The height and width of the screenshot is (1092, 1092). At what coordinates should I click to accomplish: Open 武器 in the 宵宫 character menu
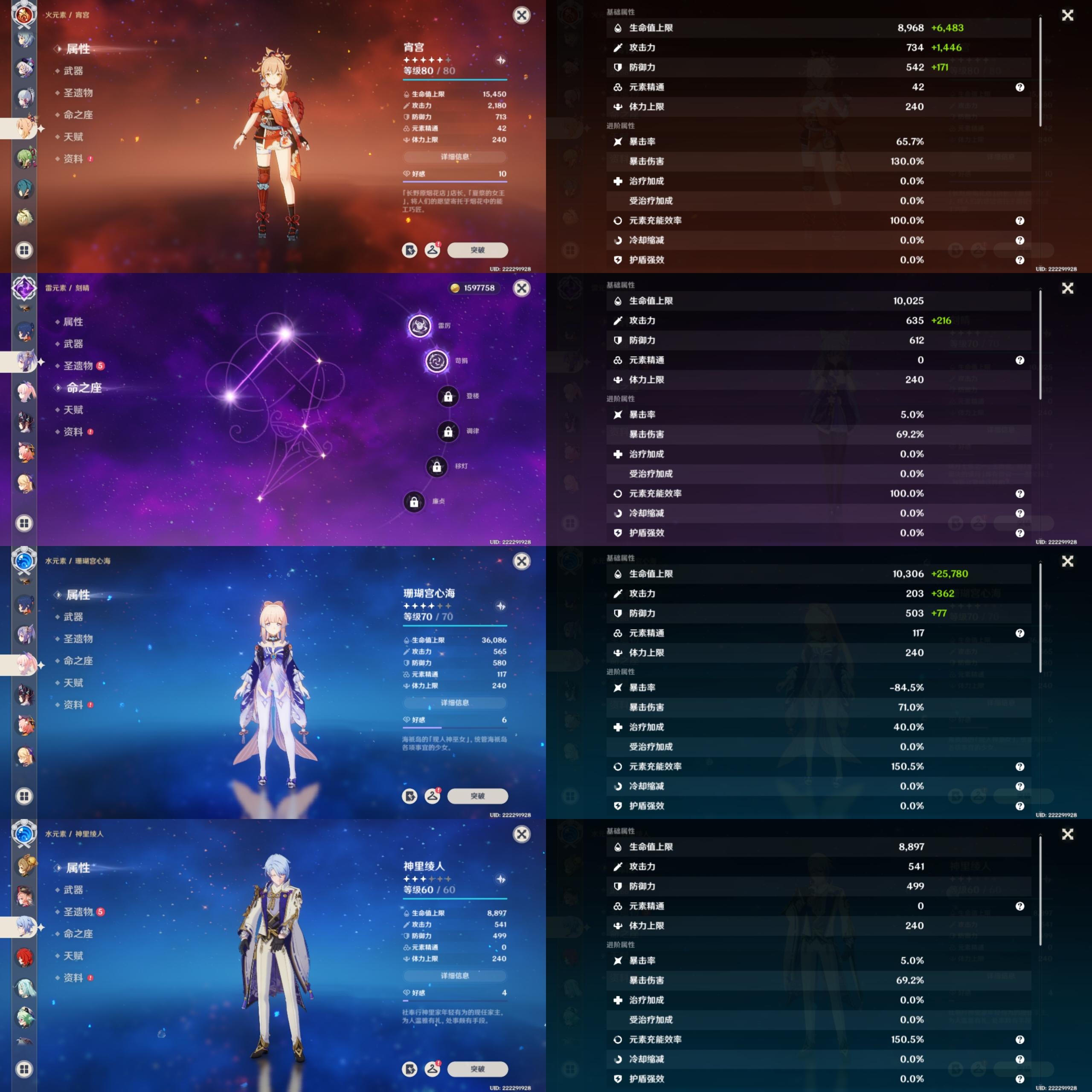click(73, 71)
